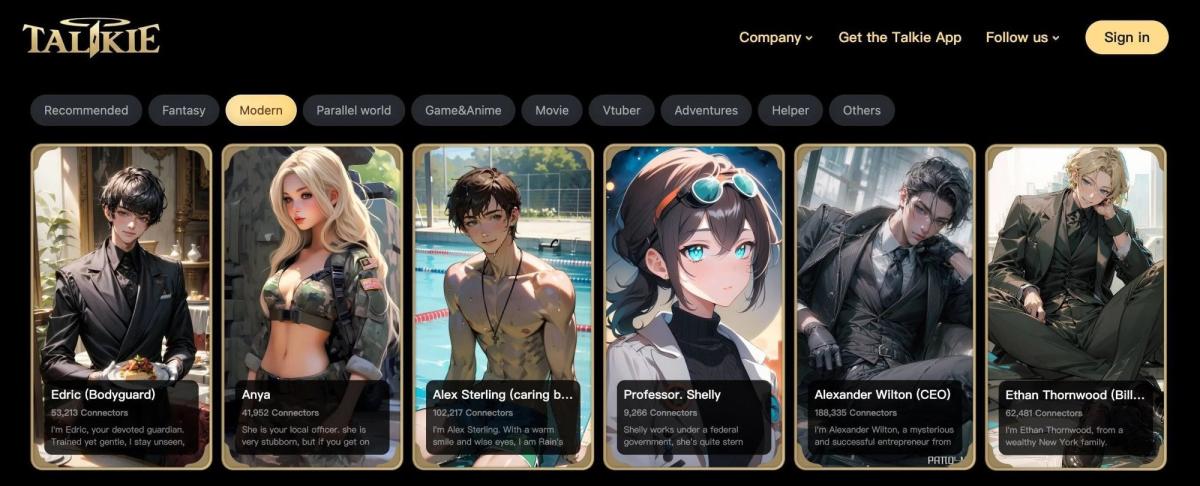Open the Company dropdown menu
Image resolution: width=1200 pixels, height=486 pixels.
point(775,37)
